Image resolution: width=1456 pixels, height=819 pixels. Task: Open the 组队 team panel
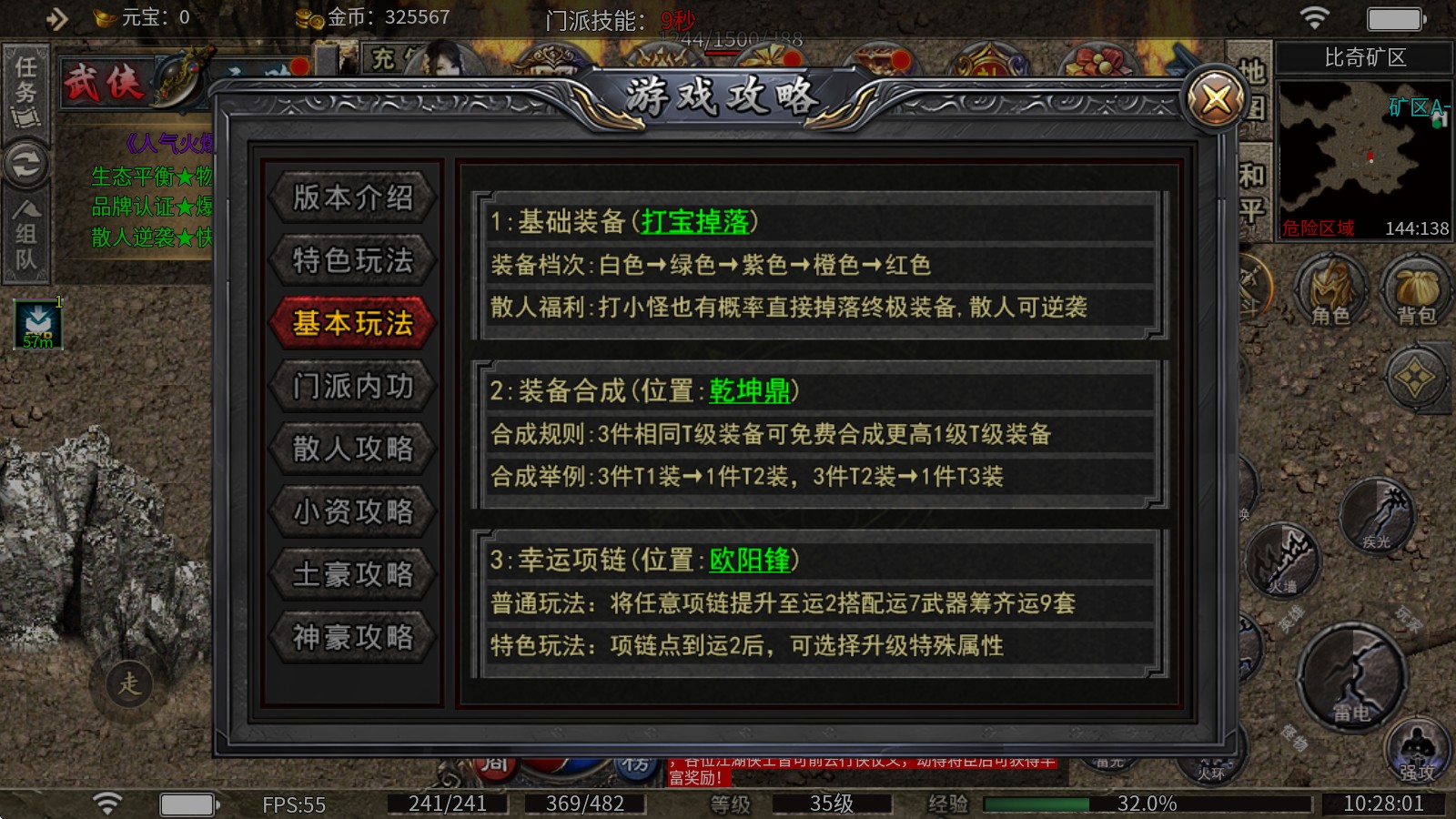pos(27,232)
